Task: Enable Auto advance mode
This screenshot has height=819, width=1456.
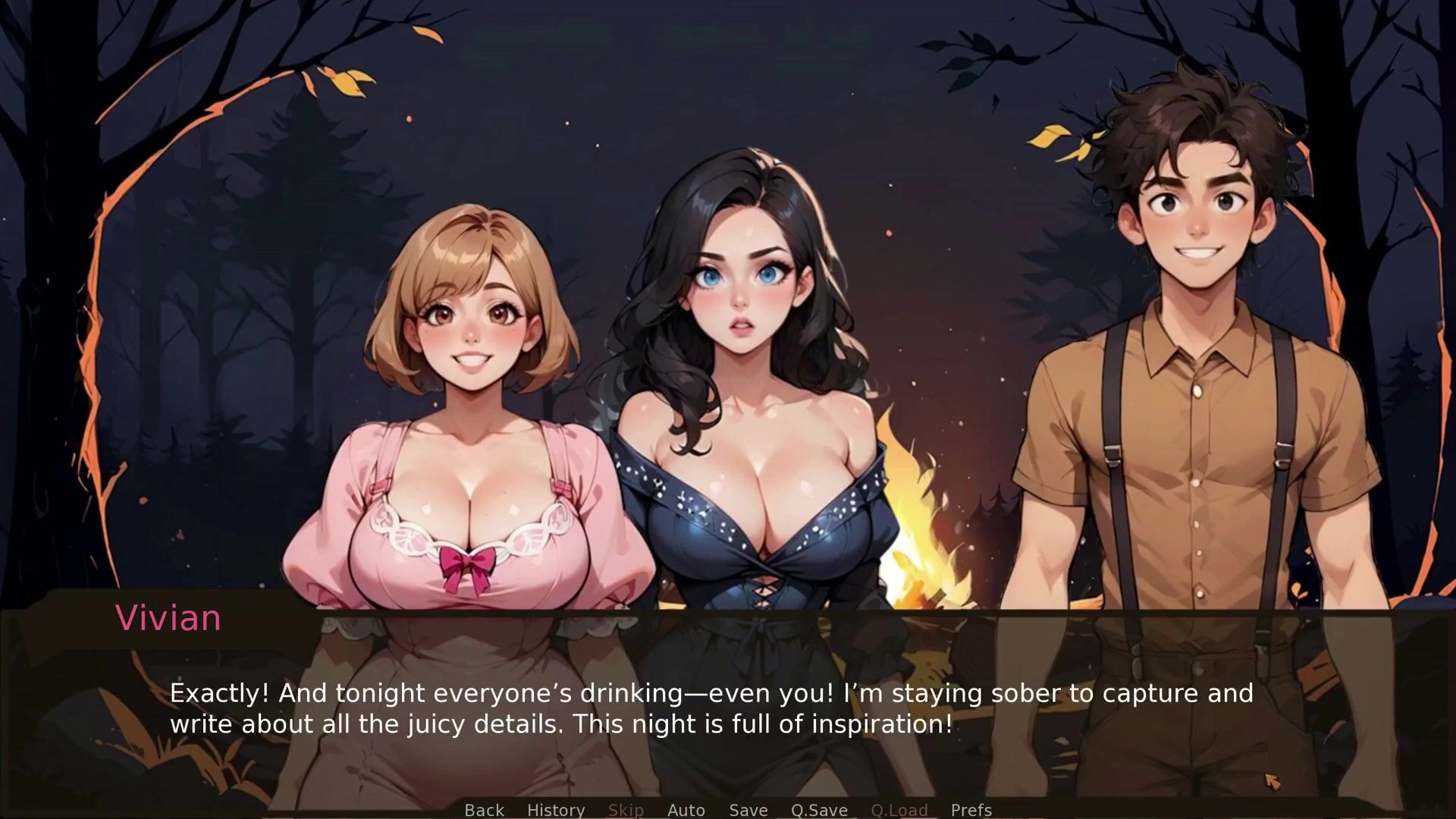Action: tap(686, 810)
